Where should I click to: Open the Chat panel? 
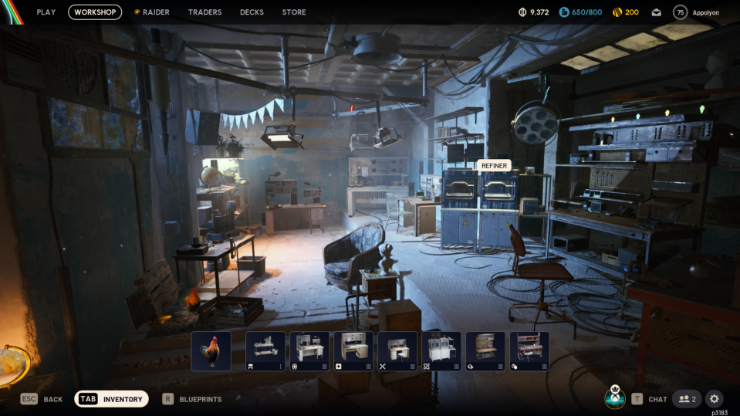coord(649,399)
